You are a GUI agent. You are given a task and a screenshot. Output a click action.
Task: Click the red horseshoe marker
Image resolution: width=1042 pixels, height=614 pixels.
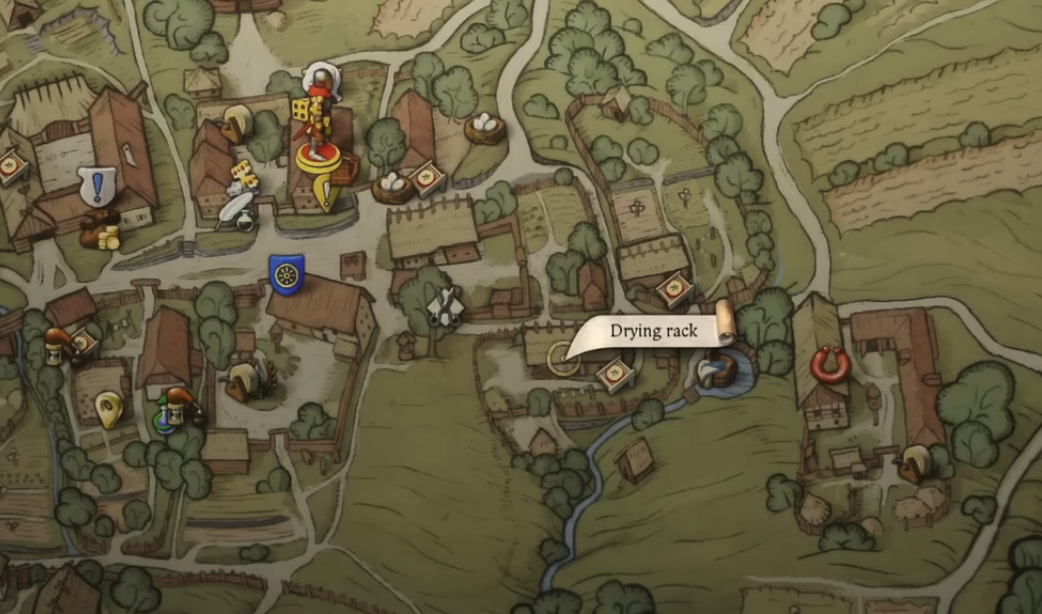pyautogui.click(x=830, y=365)
